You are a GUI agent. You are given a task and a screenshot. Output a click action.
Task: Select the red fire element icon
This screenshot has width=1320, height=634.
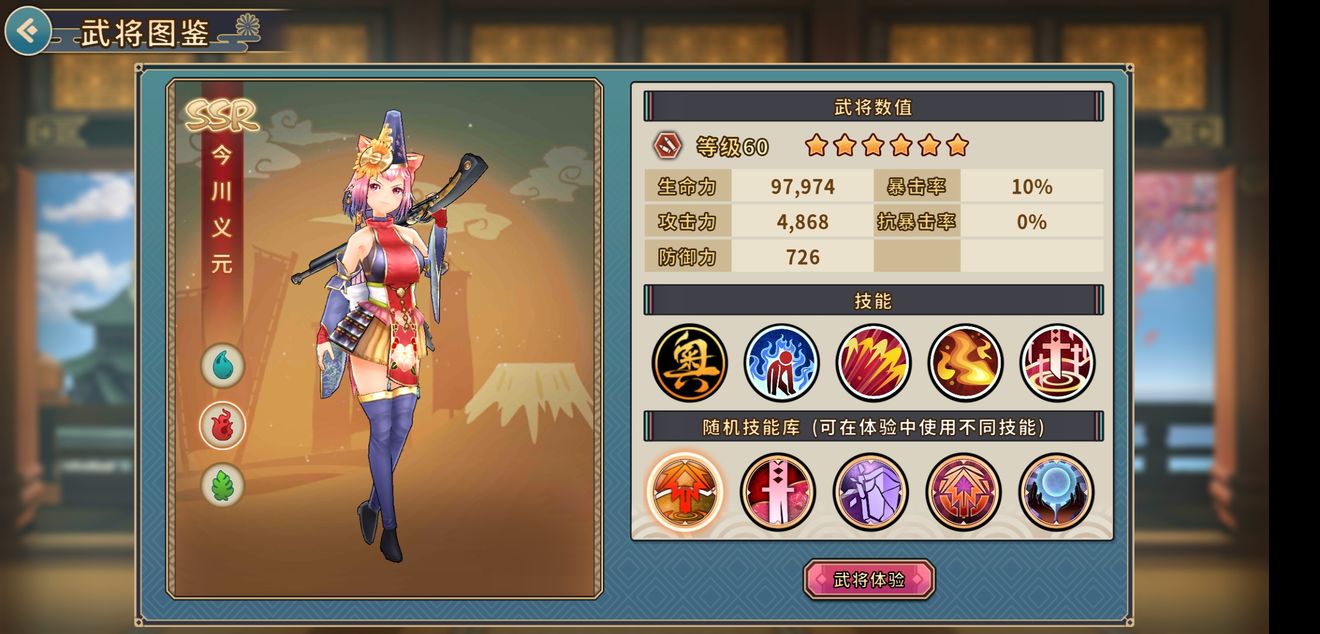(222, 425)
